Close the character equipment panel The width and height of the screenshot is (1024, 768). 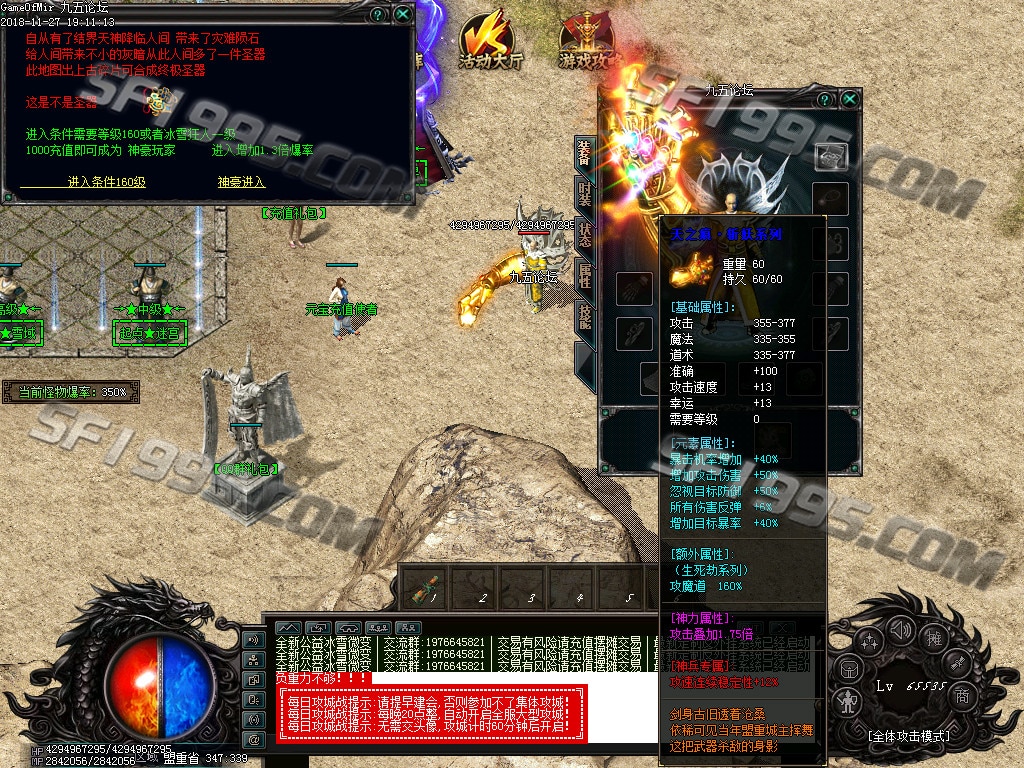(850, 99)
